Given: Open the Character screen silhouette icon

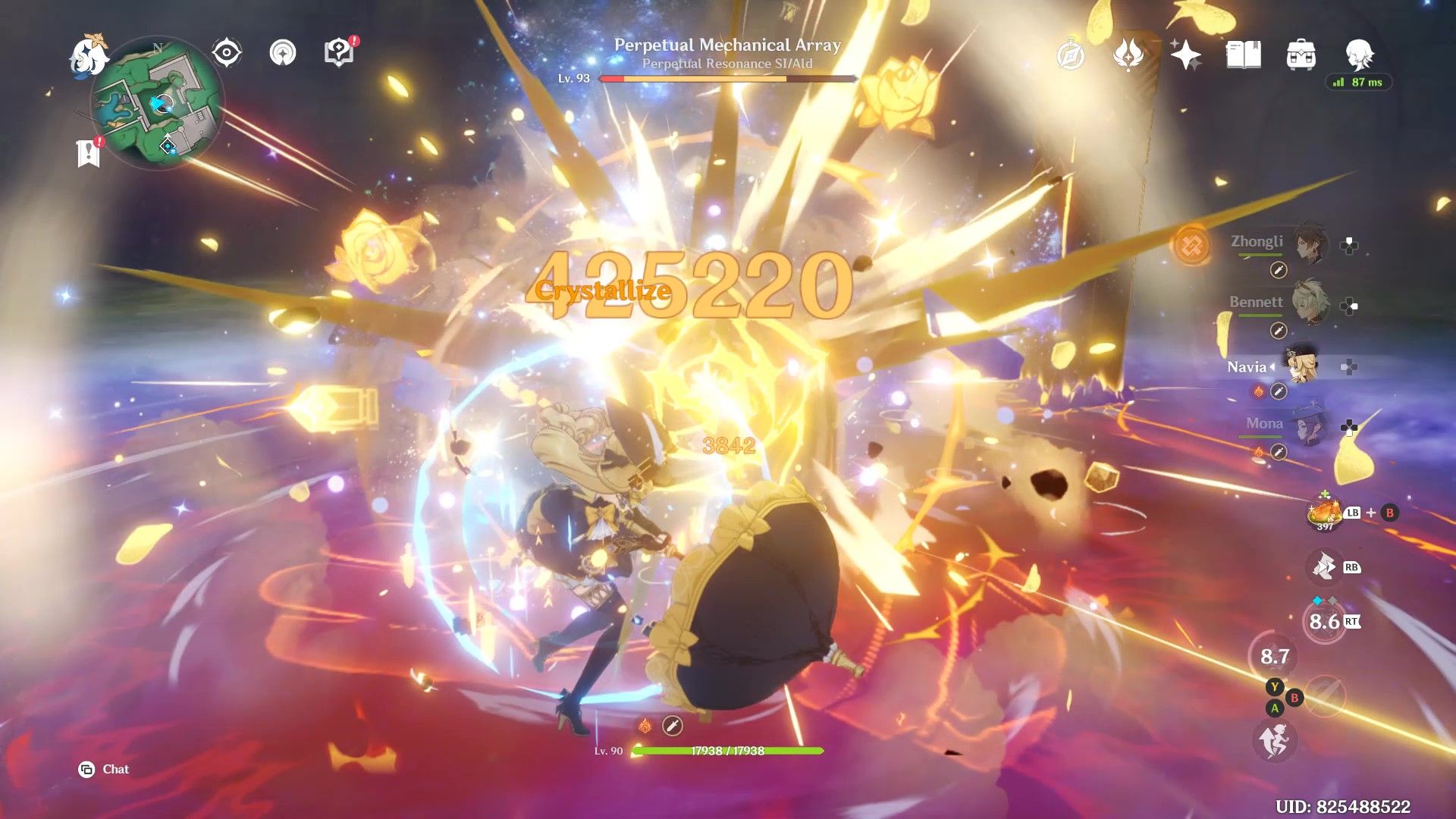Looking at the screenshot, I should pyautogui.click(x=1361, y=55).
